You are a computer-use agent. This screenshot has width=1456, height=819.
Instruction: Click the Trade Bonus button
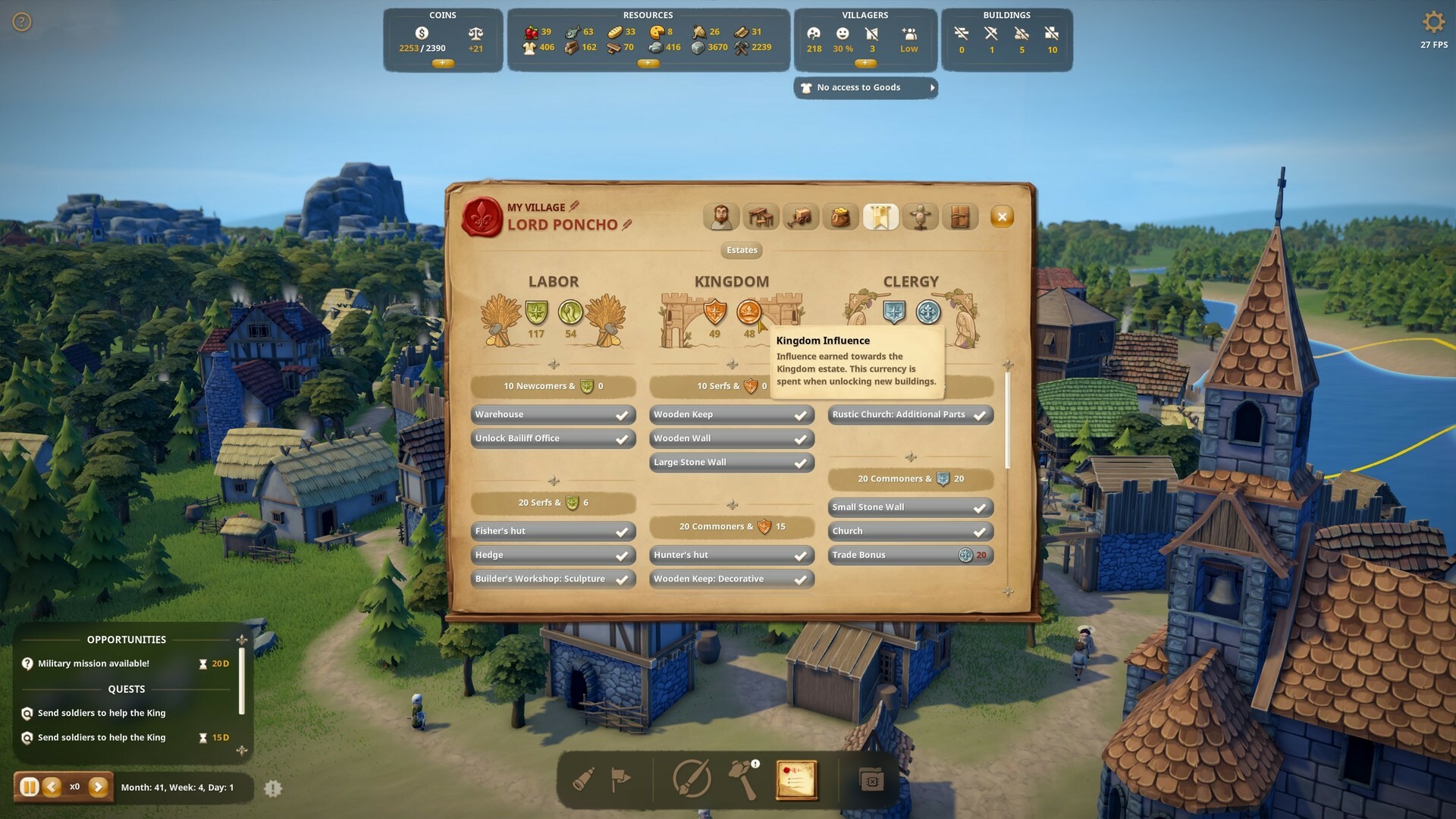coord(909,554)
